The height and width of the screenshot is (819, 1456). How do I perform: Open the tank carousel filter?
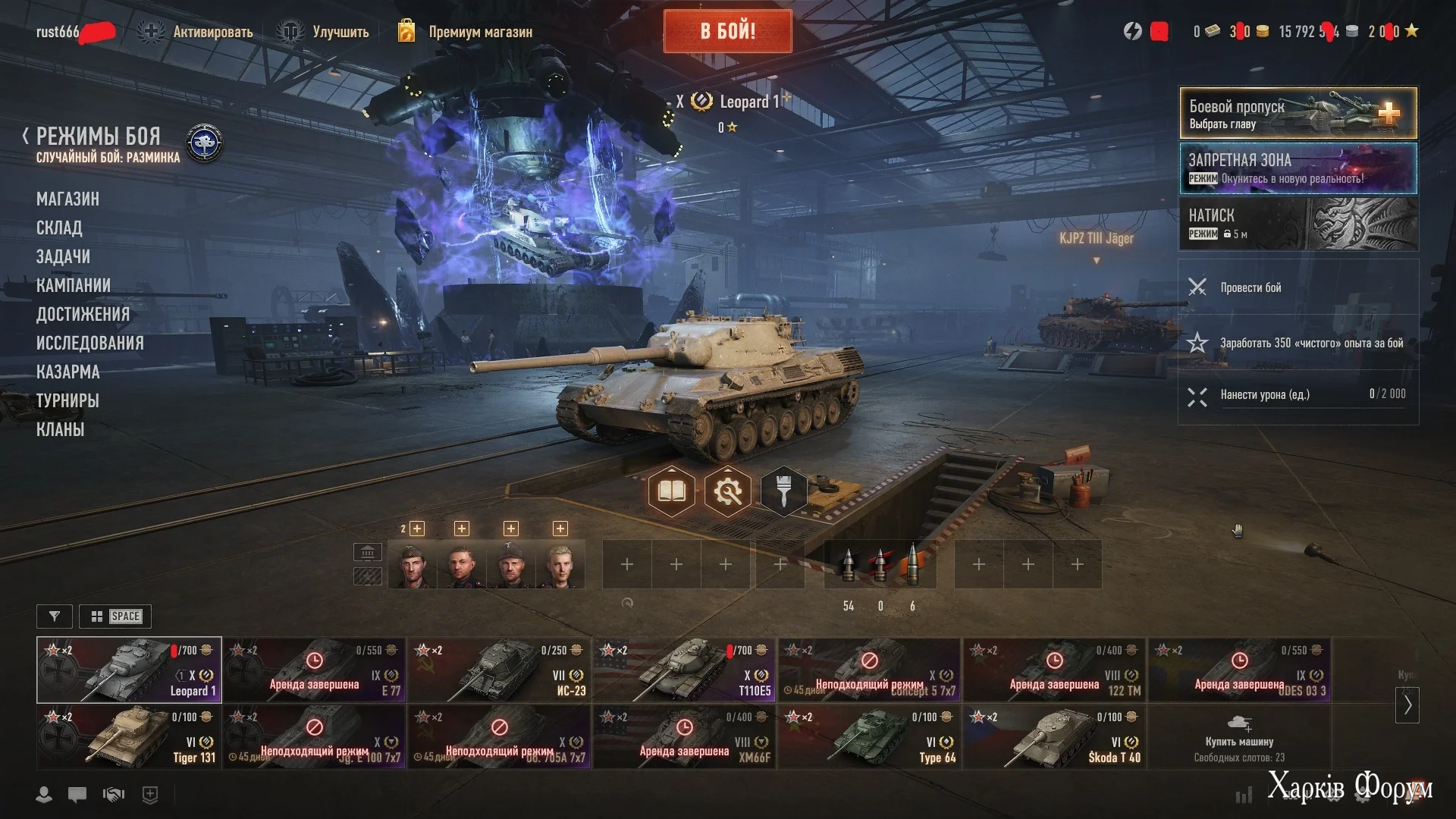click(x=55, y=617)
